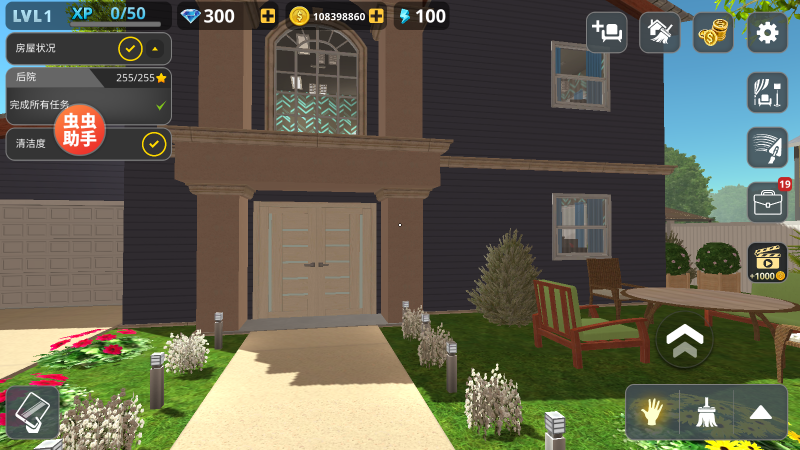This screenshot has width=800, height=450.
Task: Open the gold coins shop
Action: 713,33
